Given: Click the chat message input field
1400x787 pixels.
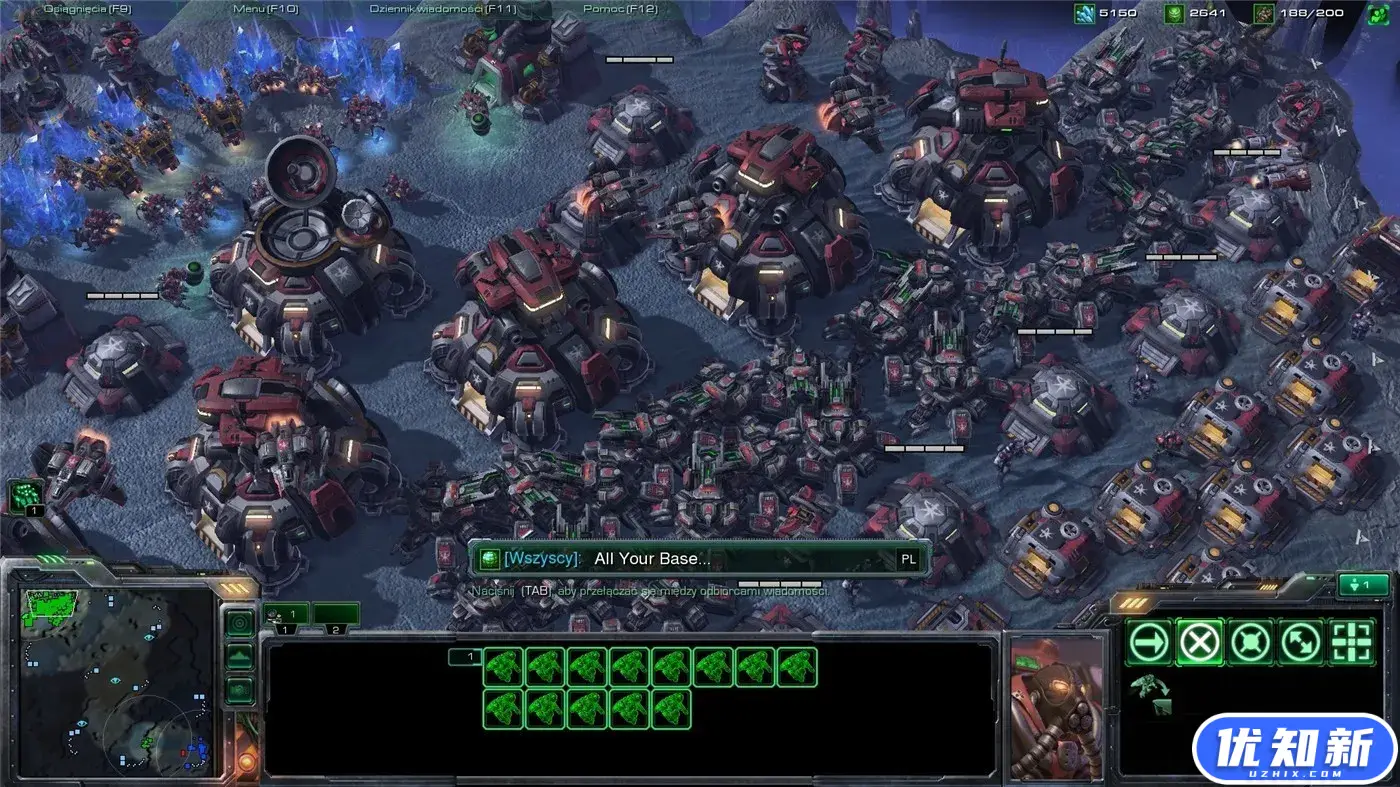Looking at the screenshot, I should point(740,559).
